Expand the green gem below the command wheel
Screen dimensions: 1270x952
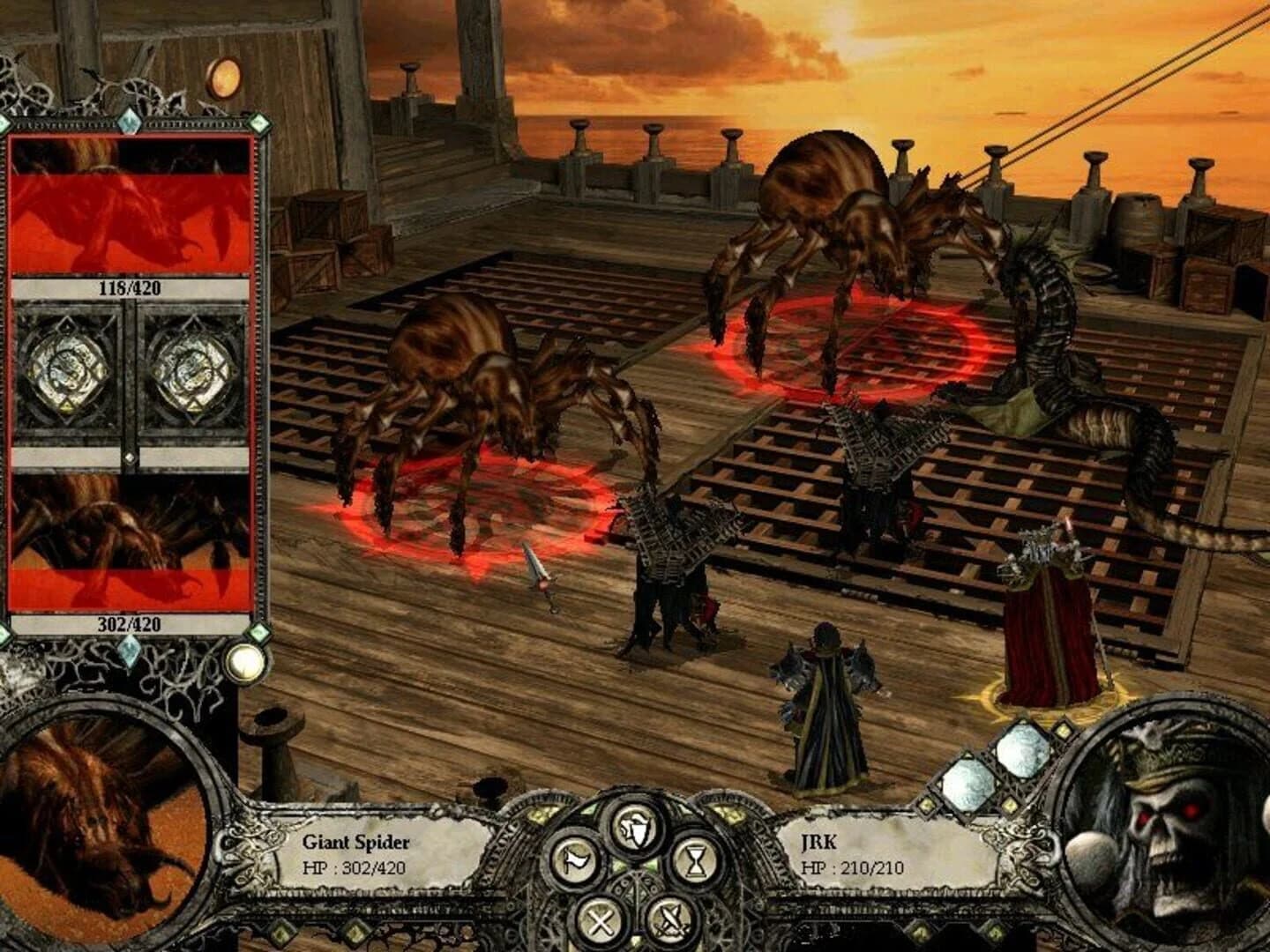point(634,941)
